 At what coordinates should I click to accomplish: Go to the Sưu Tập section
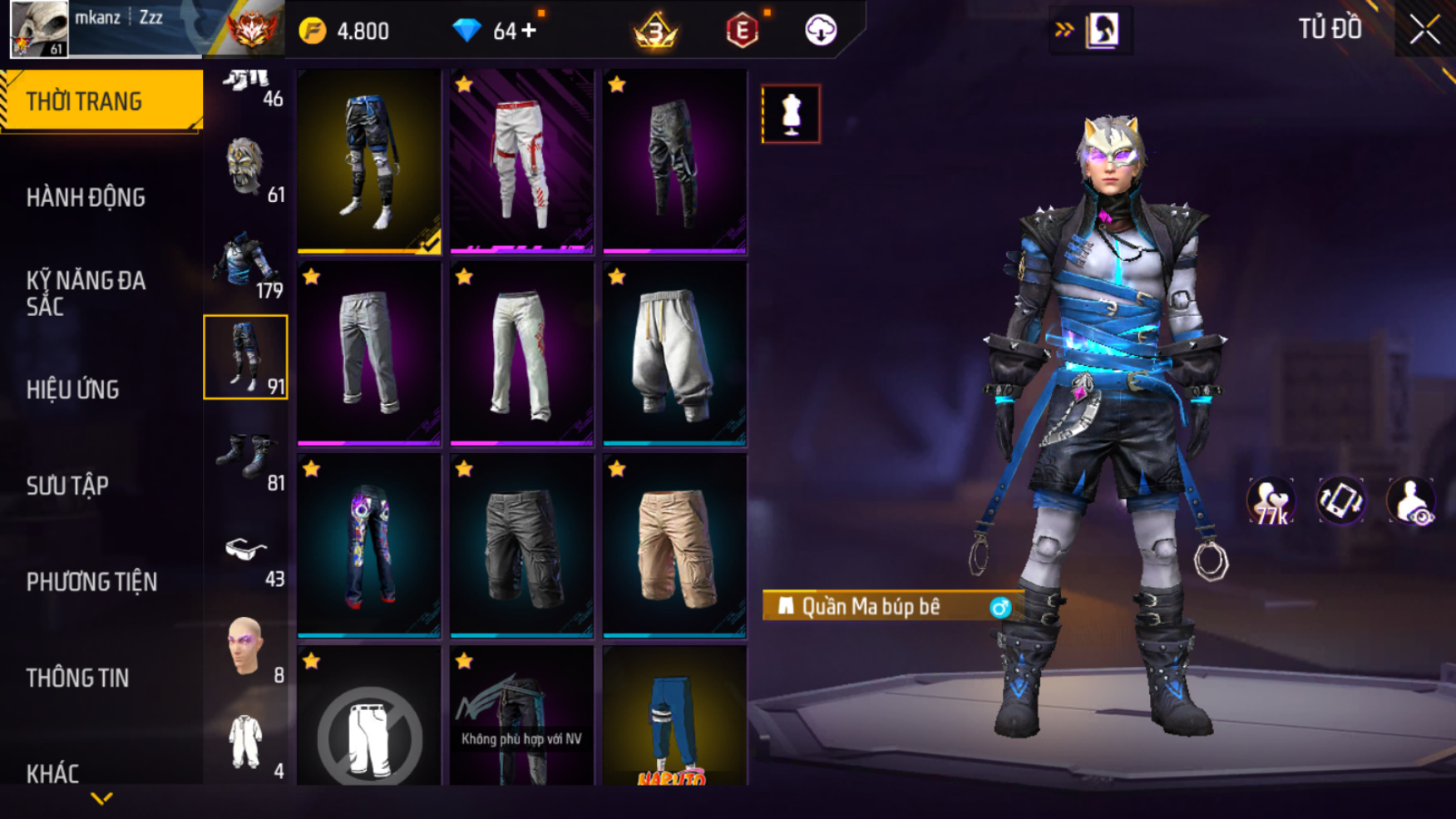pos(67,486)
